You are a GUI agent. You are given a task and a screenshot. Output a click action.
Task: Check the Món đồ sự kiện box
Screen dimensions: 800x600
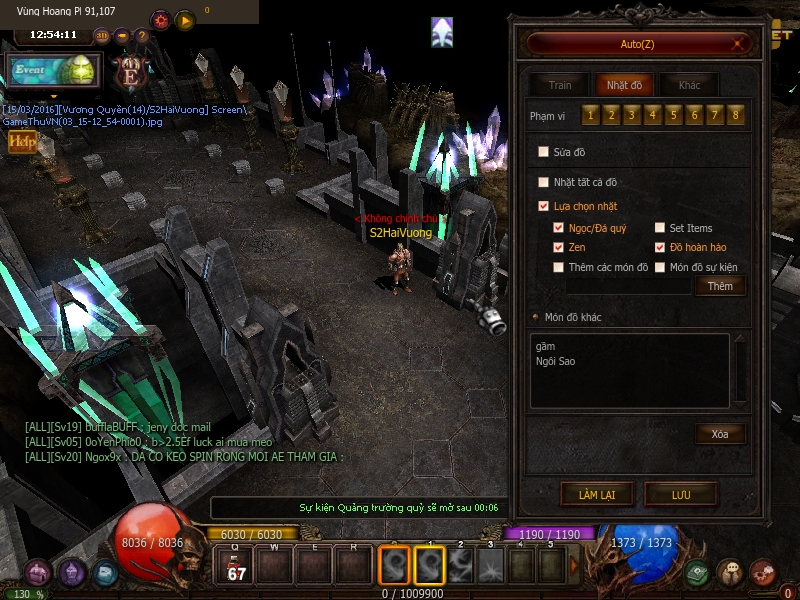pyautogui.click(x=660, y=267)
